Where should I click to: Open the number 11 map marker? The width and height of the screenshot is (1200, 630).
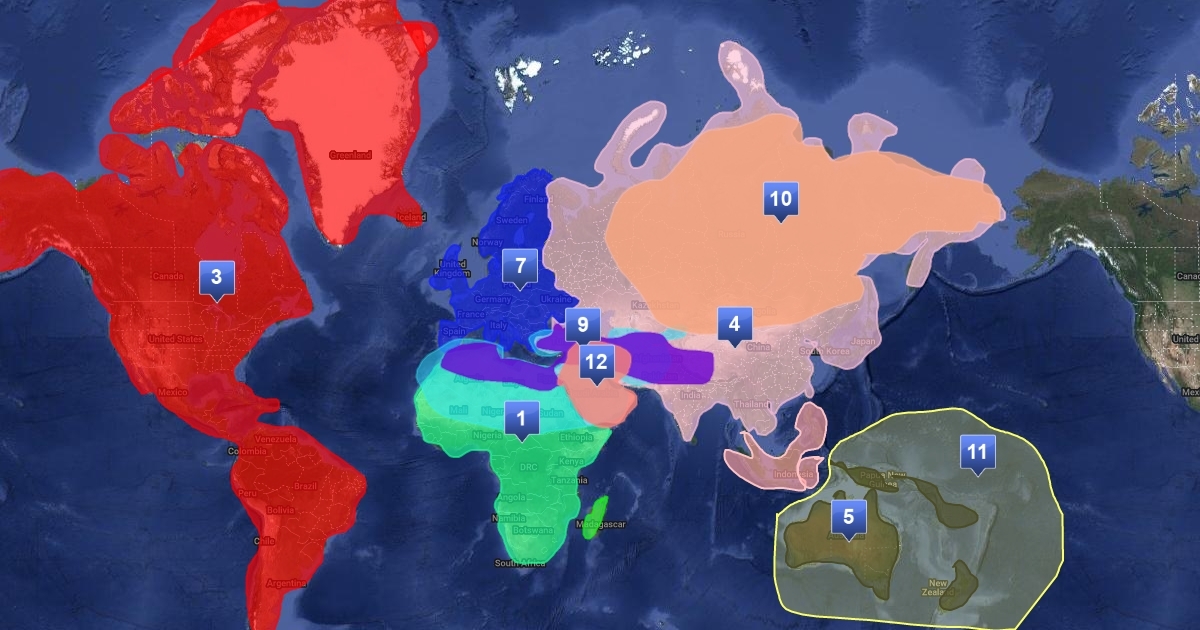tap(977, 452)
